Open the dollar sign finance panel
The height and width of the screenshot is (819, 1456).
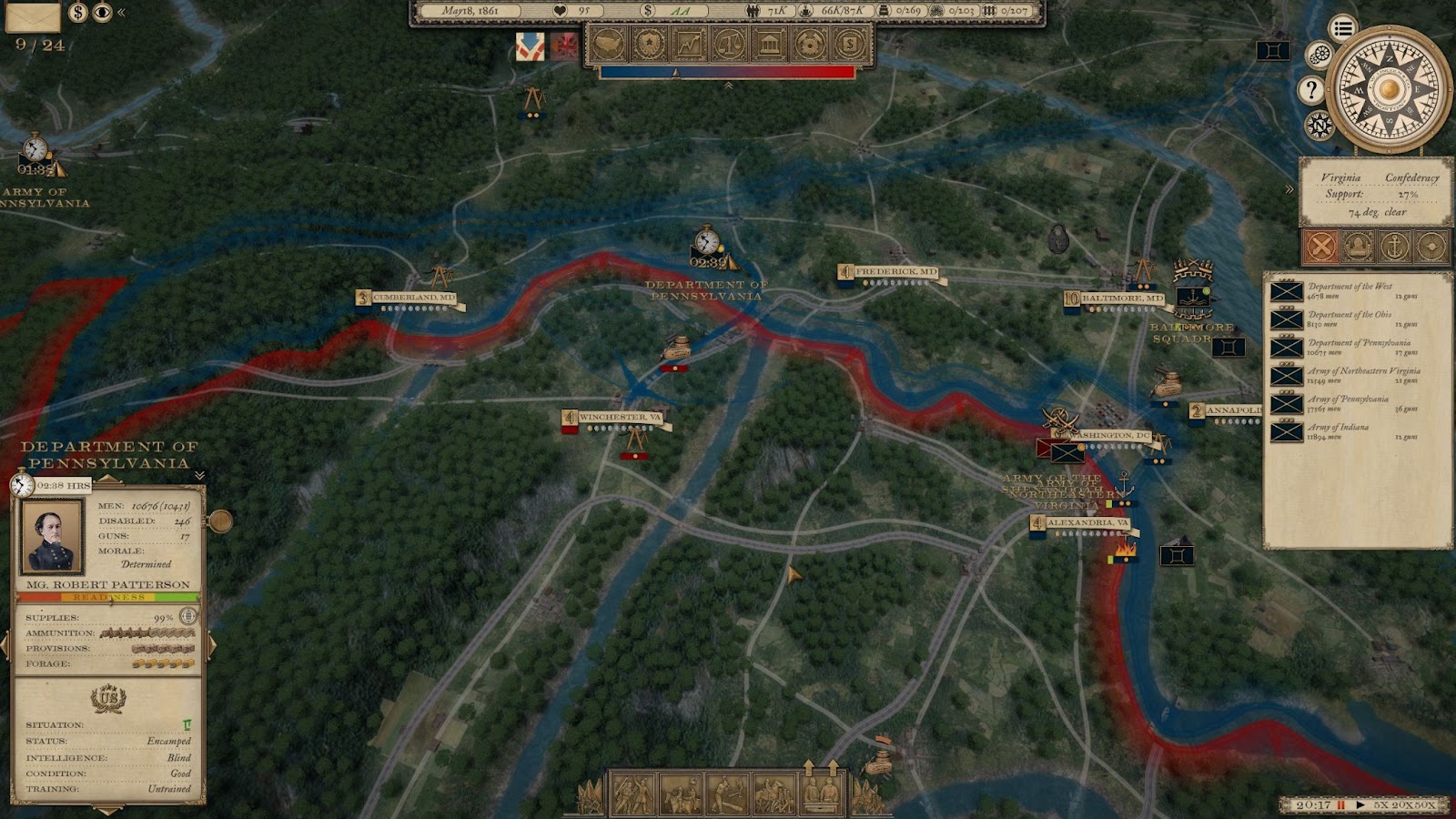[x=849, y=44]
